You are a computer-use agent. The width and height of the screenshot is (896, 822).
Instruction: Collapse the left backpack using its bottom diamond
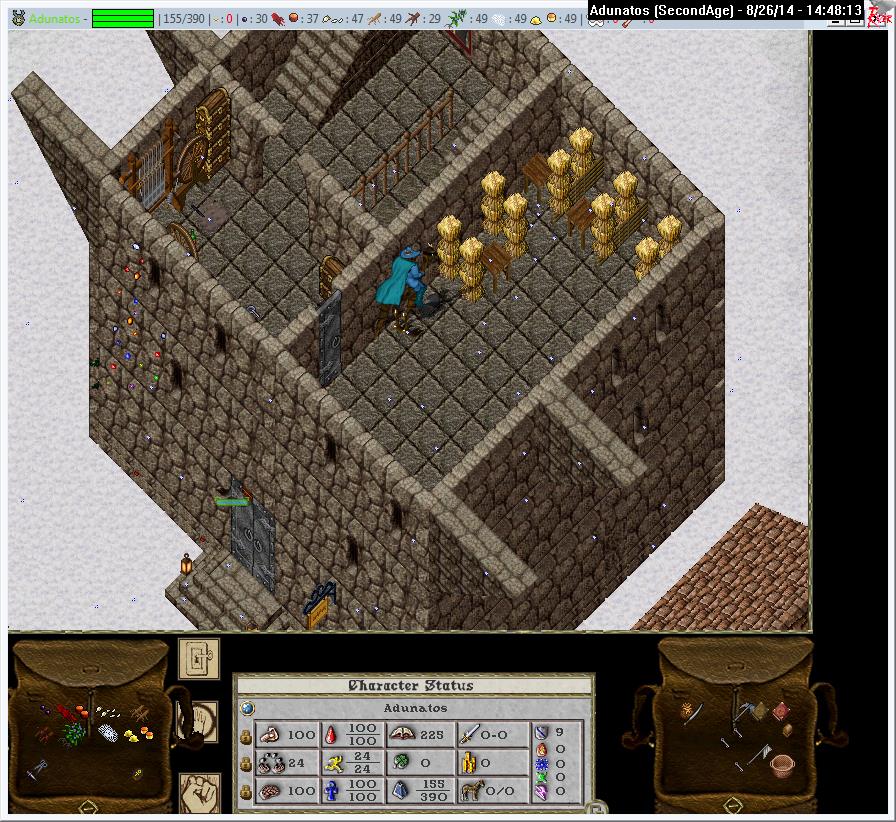(87, 806)
